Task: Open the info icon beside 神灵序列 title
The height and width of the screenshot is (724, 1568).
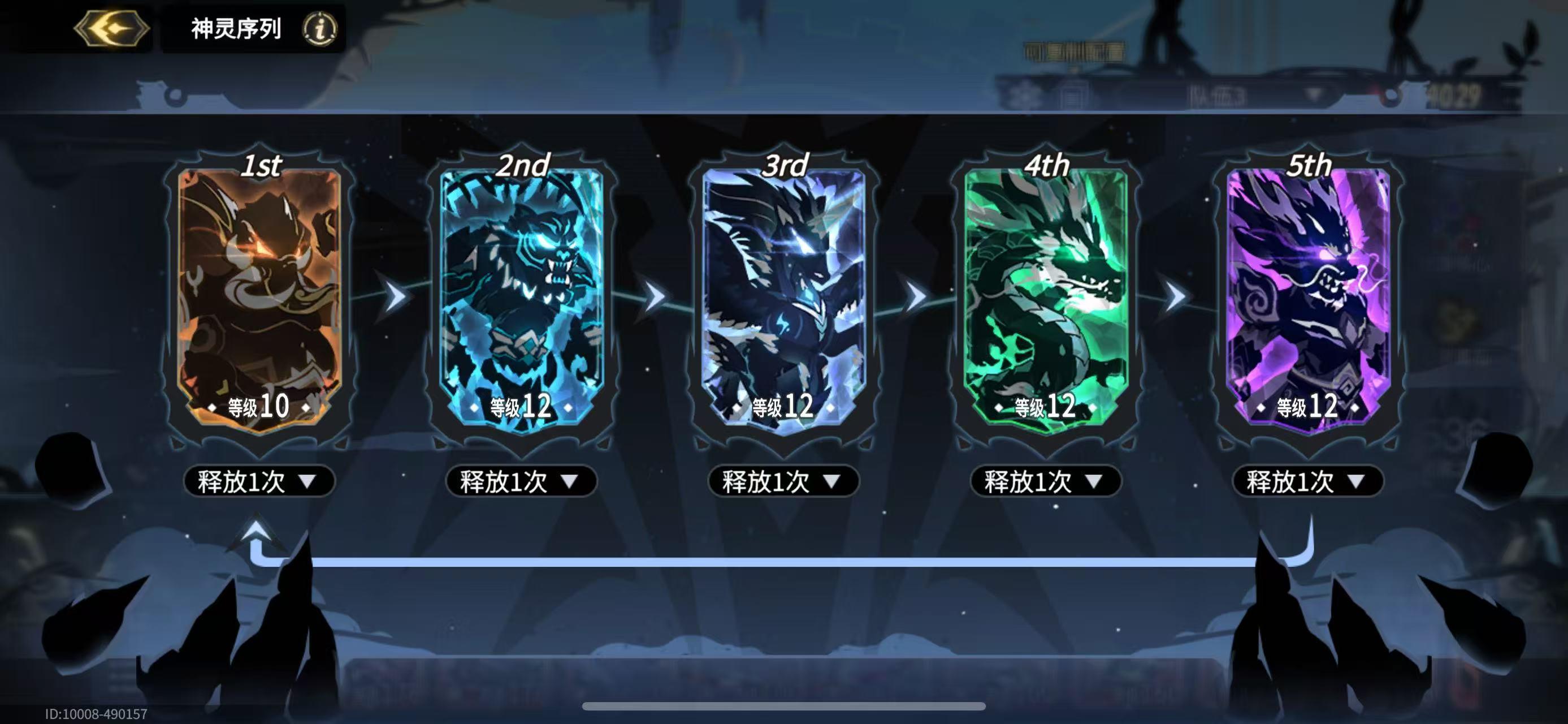Action: pyautogui.click(x=322, y=28)
